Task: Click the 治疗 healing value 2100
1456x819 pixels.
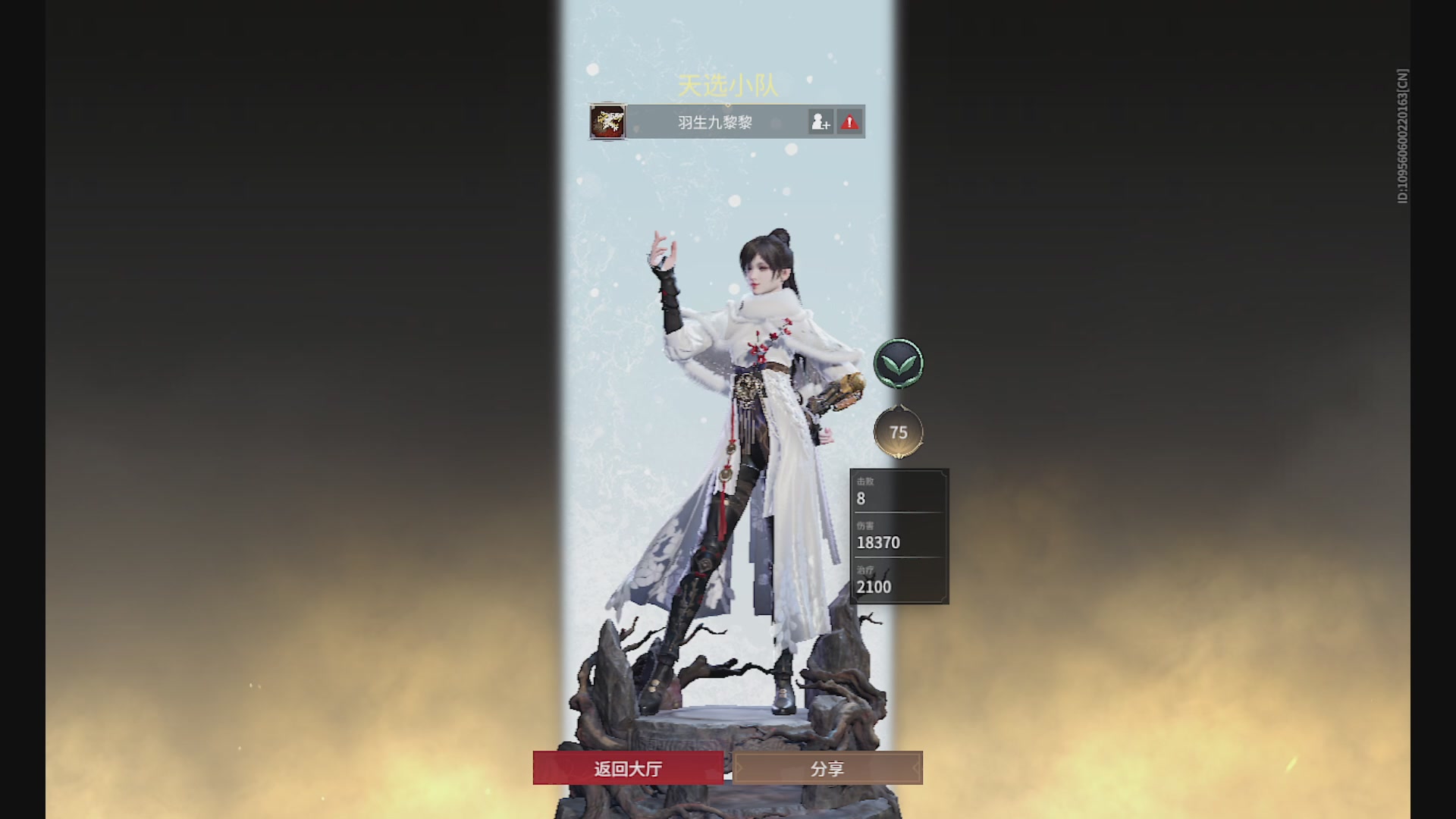Action: pos(874,585)
